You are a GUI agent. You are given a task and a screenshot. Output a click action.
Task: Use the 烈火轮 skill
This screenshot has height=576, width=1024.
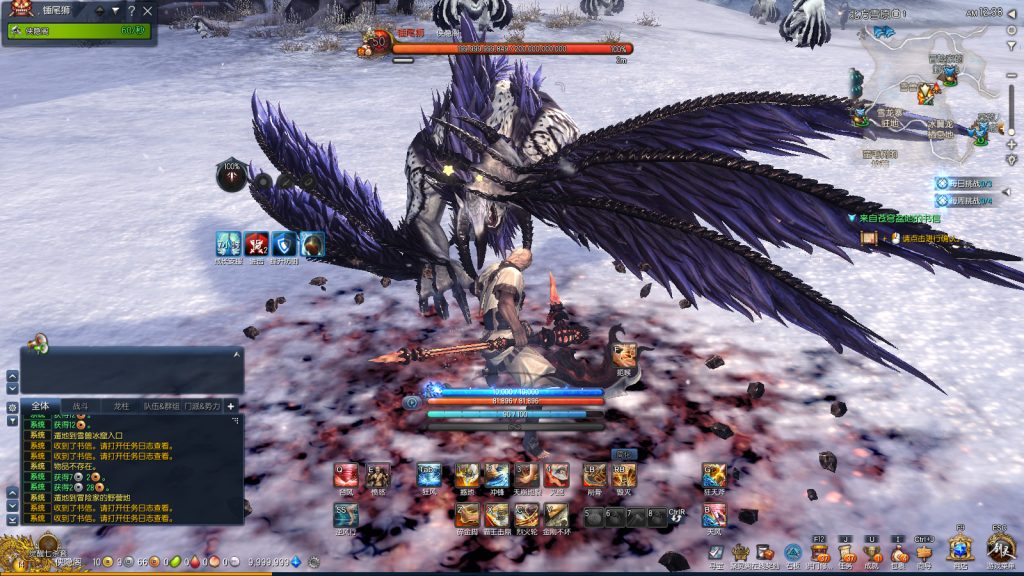click(x=527, y=515)
